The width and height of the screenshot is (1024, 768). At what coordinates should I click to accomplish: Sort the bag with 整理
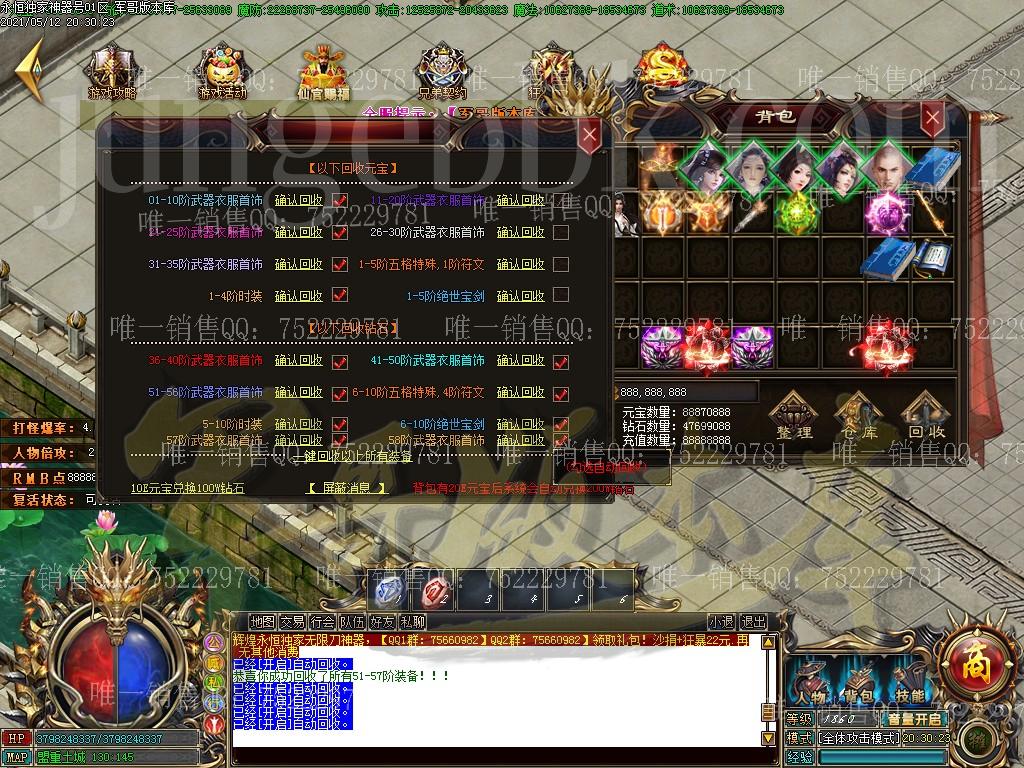795,416
